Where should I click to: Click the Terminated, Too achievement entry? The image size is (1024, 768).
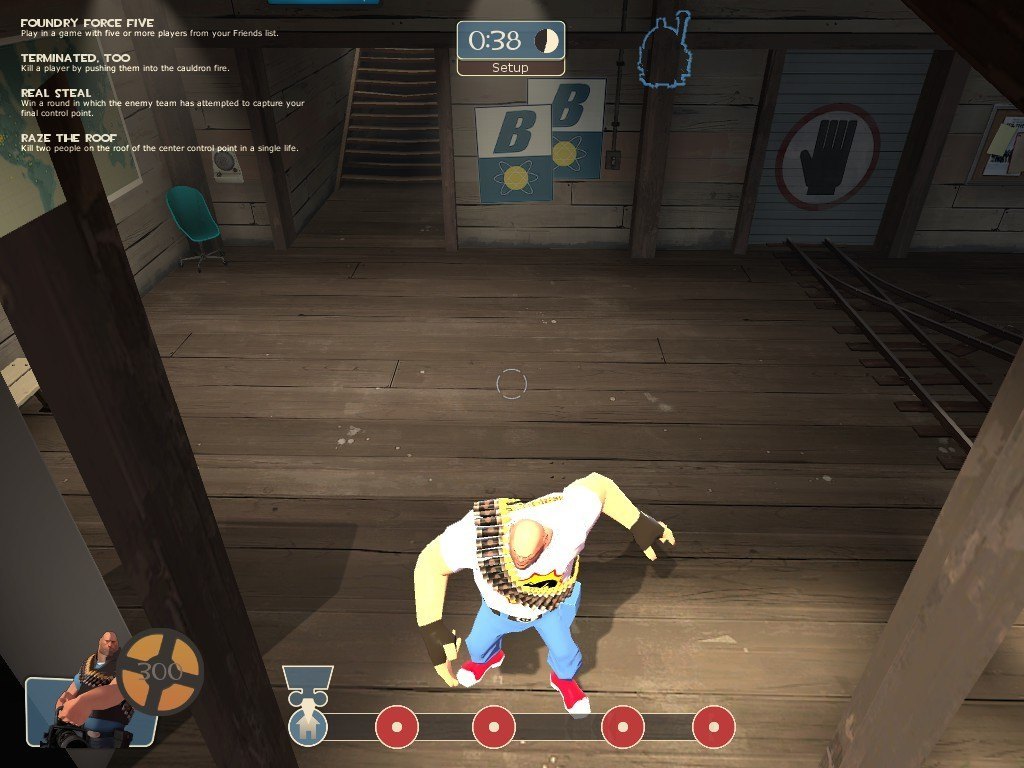76,58
